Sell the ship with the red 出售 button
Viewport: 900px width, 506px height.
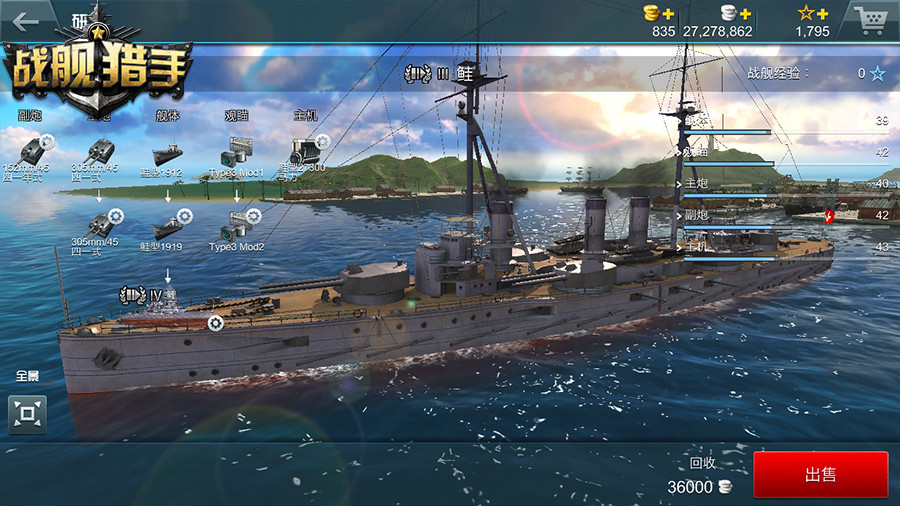(820, 474)
